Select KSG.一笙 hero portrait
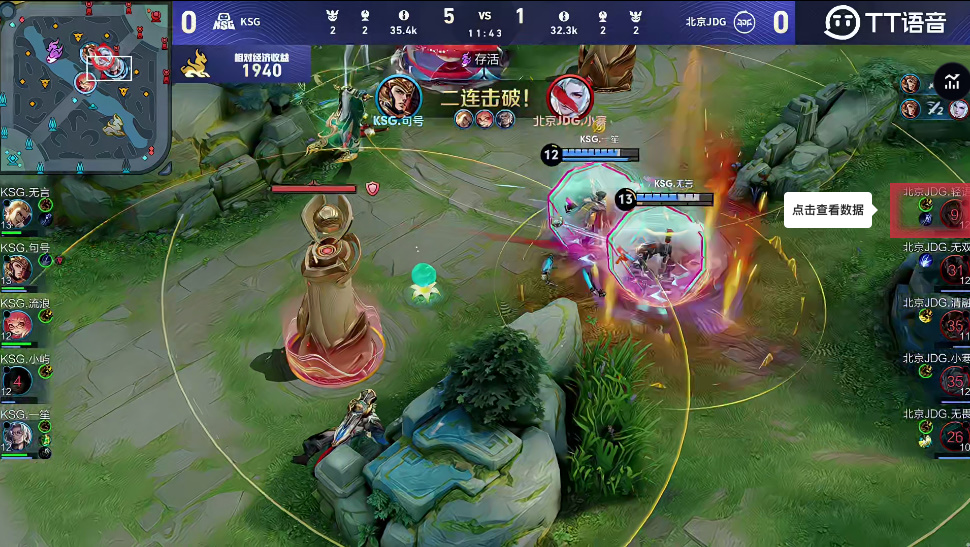The image size is (970, 547). pos(17,435)
